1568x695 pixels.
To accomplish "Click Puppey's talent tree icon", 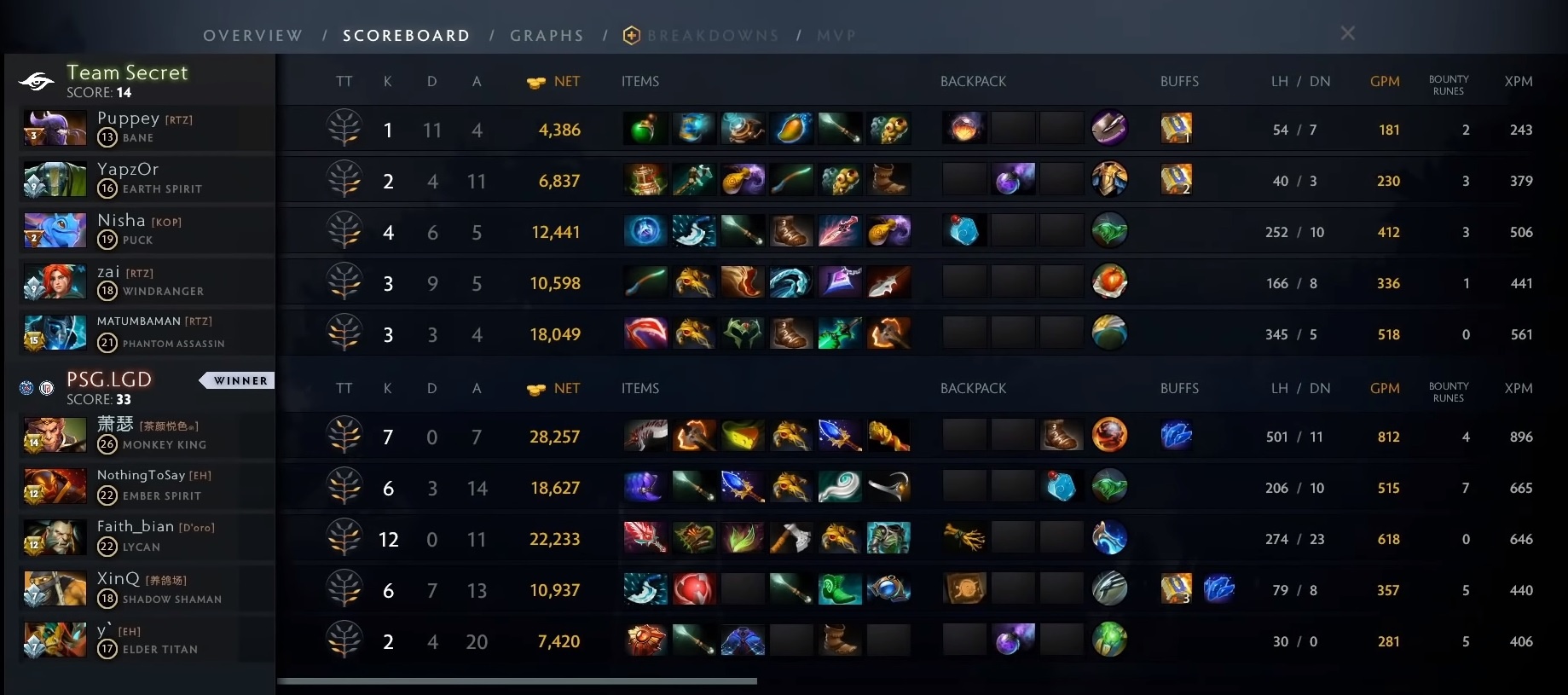I will click(344, 129).
